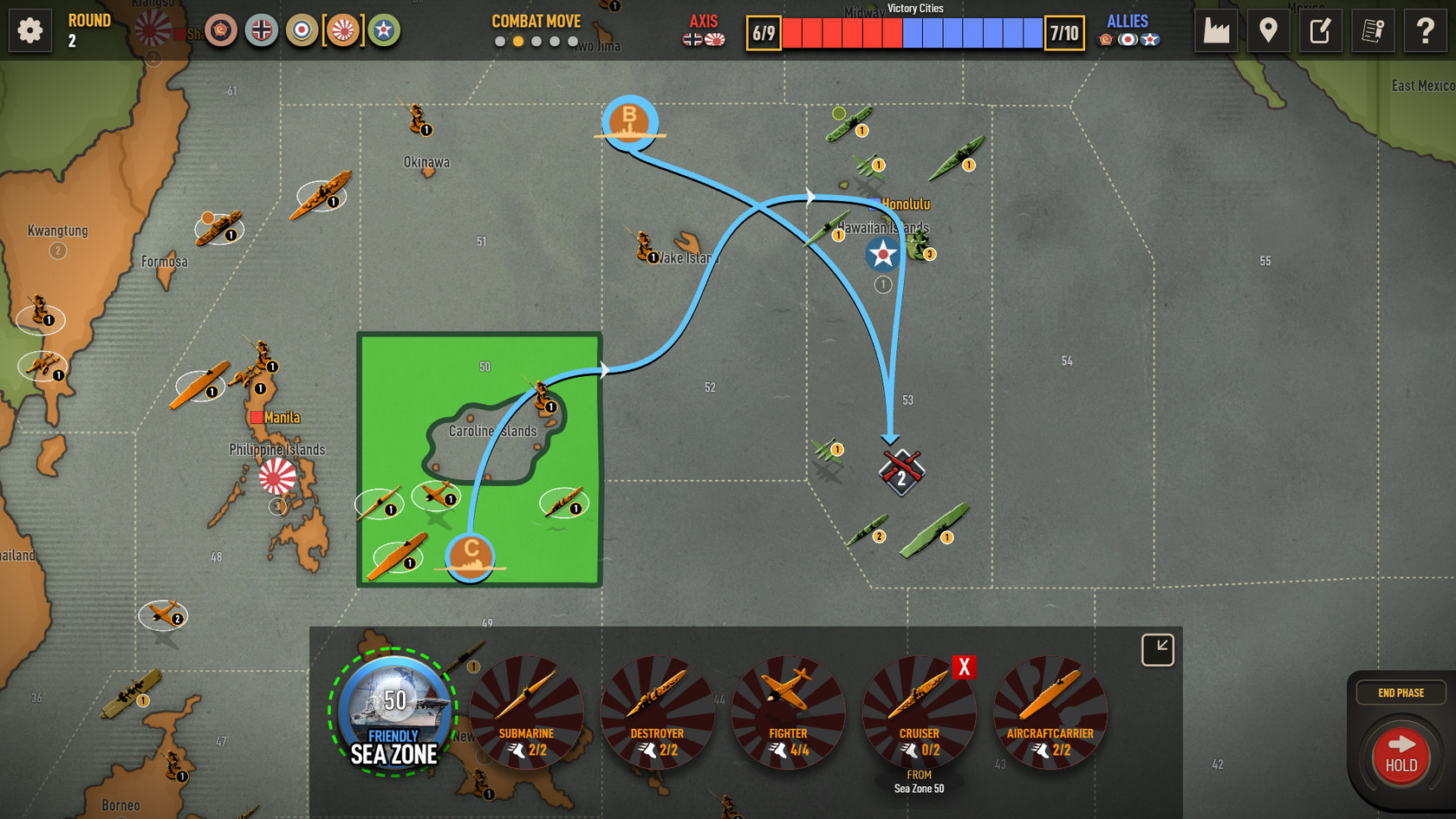Open the objectives scroll panel
This screenshot has width=1456, height=819.
[x=1373, y=30]
